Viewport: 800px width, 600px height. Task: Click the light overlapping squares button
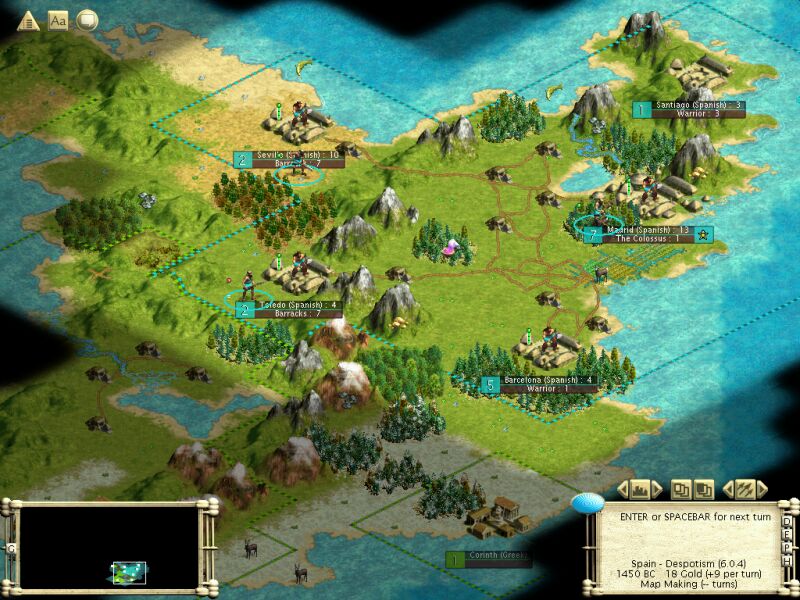(681, 489)
